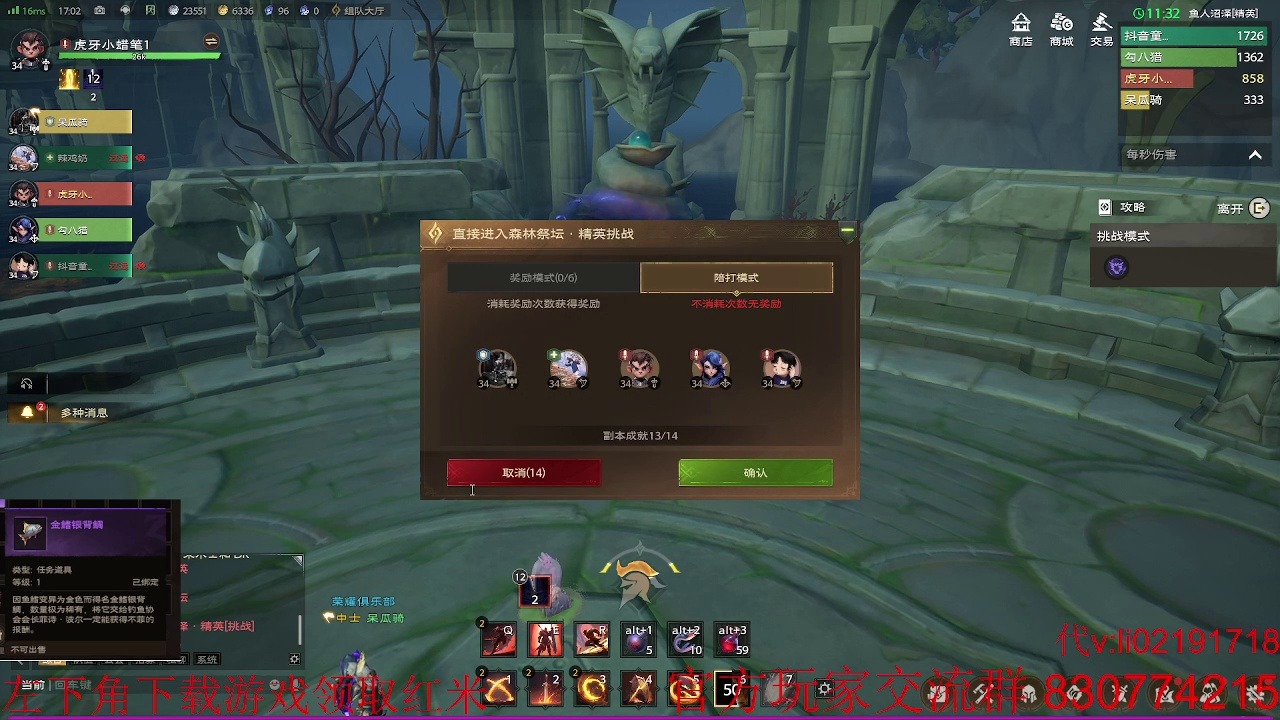Open the 商城 mall icon
Viewport: 1280px width, 720px height.
point(1061,29)
